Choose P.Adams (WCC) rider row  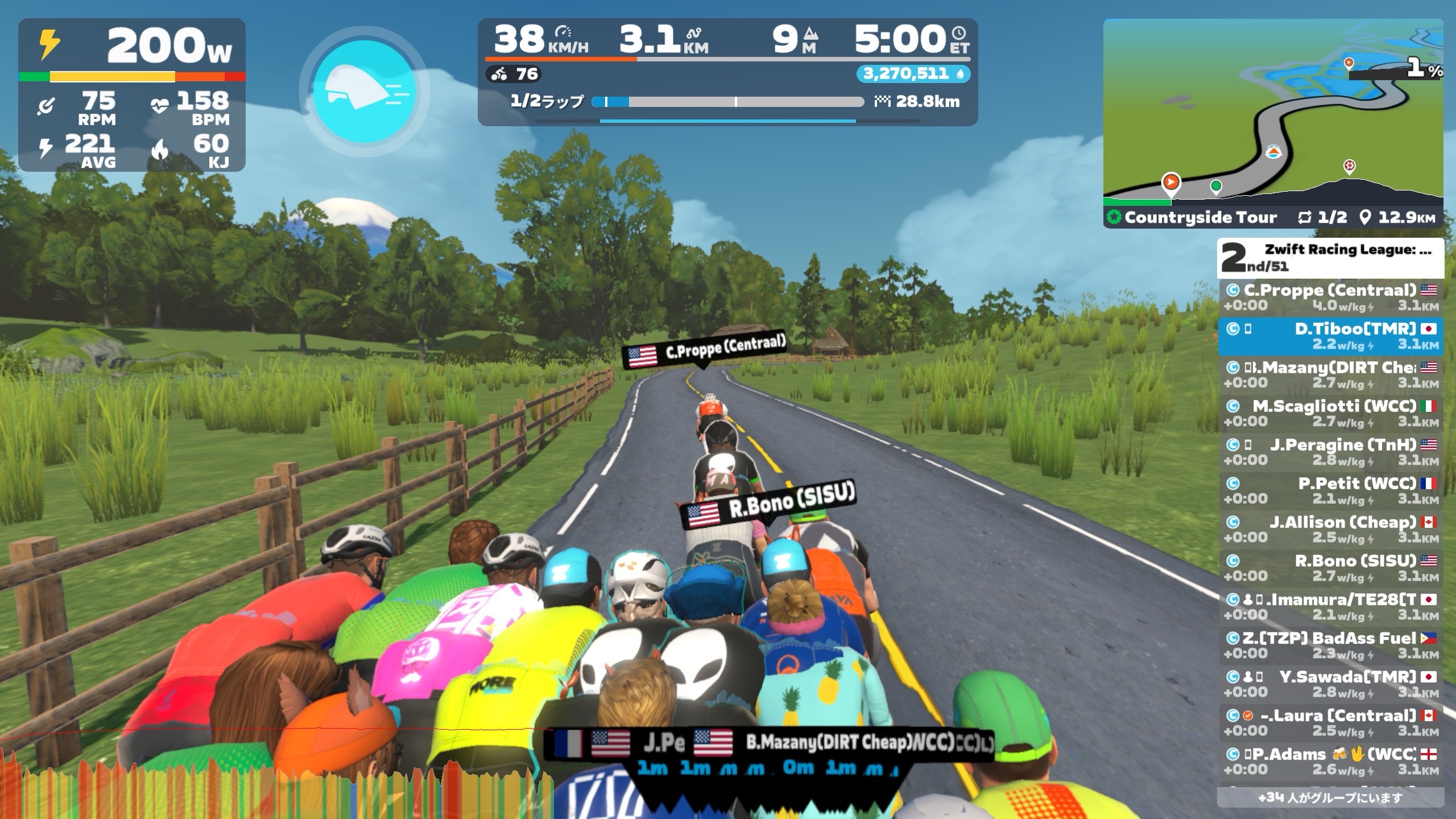[x=1330, y=762]
